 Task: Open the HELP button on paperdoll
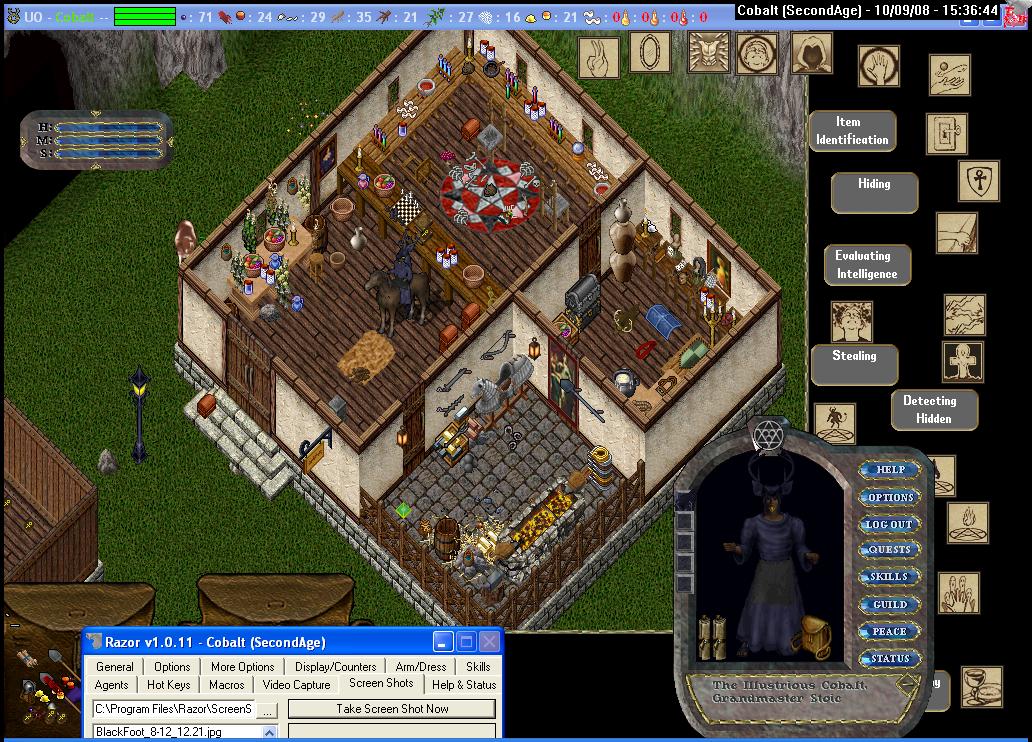[x=889, y=470]
